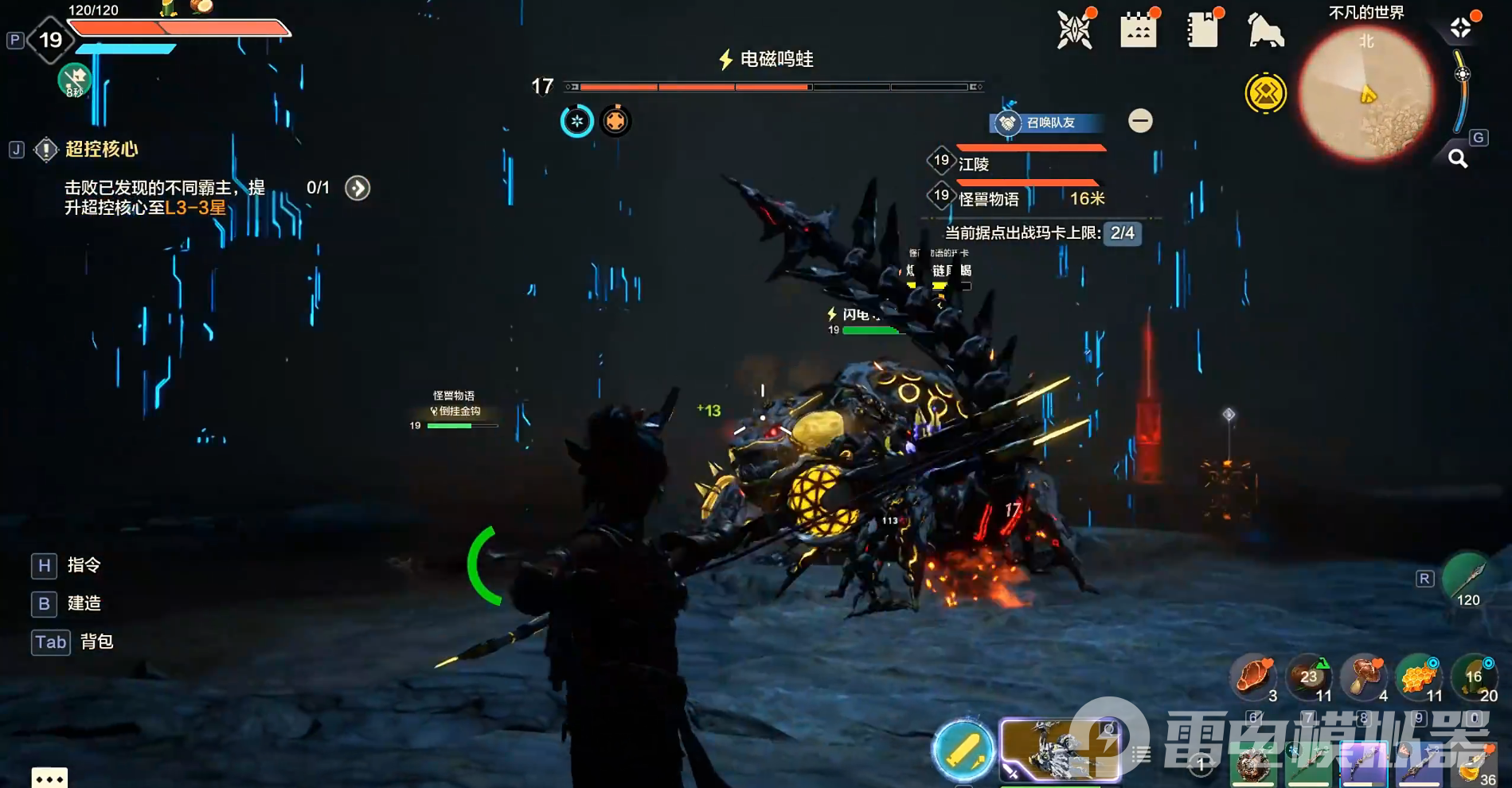Image resolution: width=1512 pixels, height=788 pixels.
Task: Click the four-diamond menu icon above minimap
Action: 1460,28
